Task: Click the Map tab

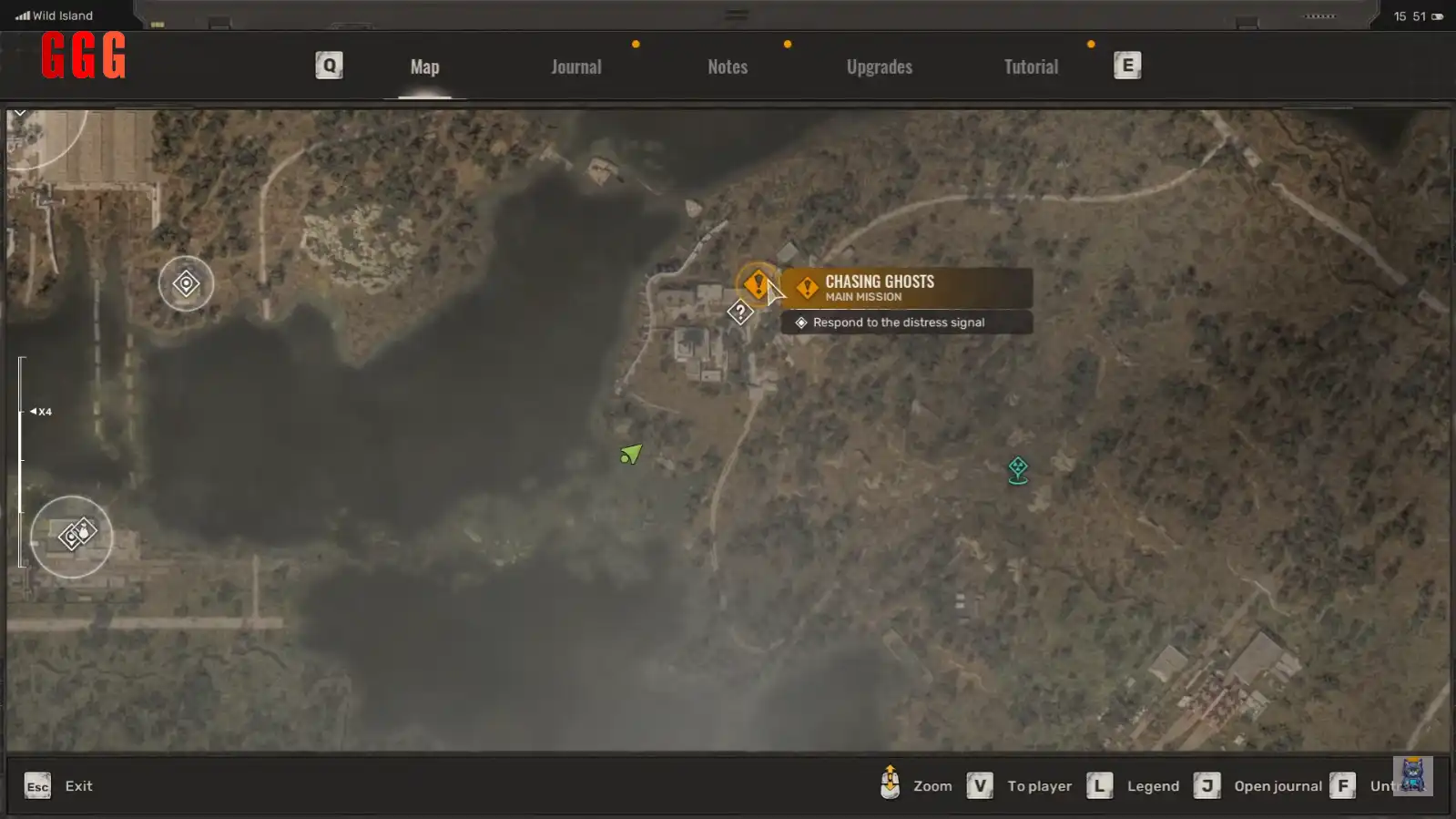Action: (424, 67)
